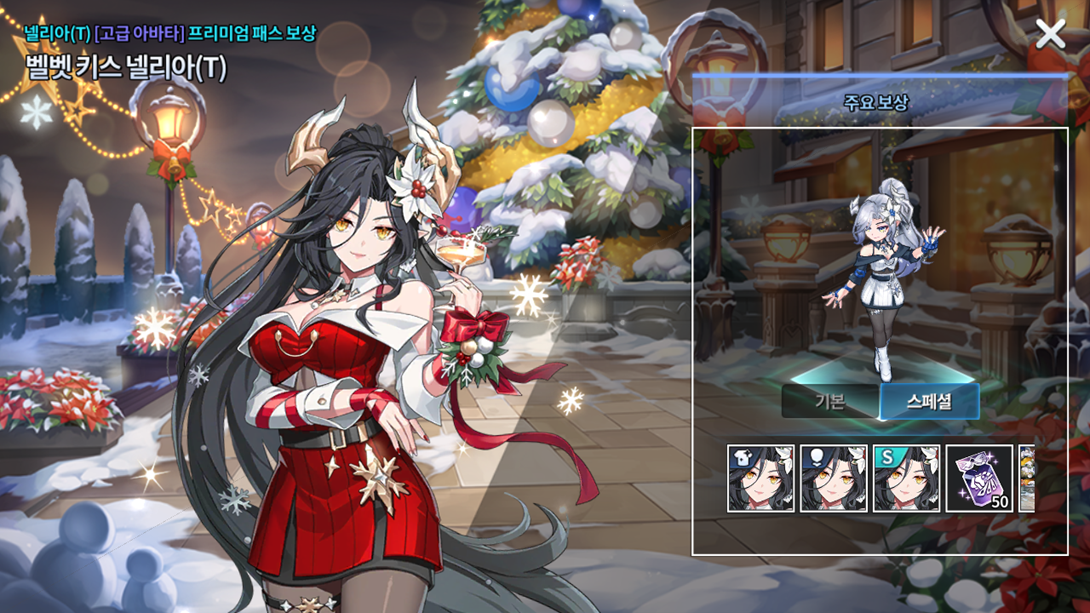Screen dimensions: 1090x613
Task: Select the Nelia costume reward with shirt badge
Action: [761, 479]
